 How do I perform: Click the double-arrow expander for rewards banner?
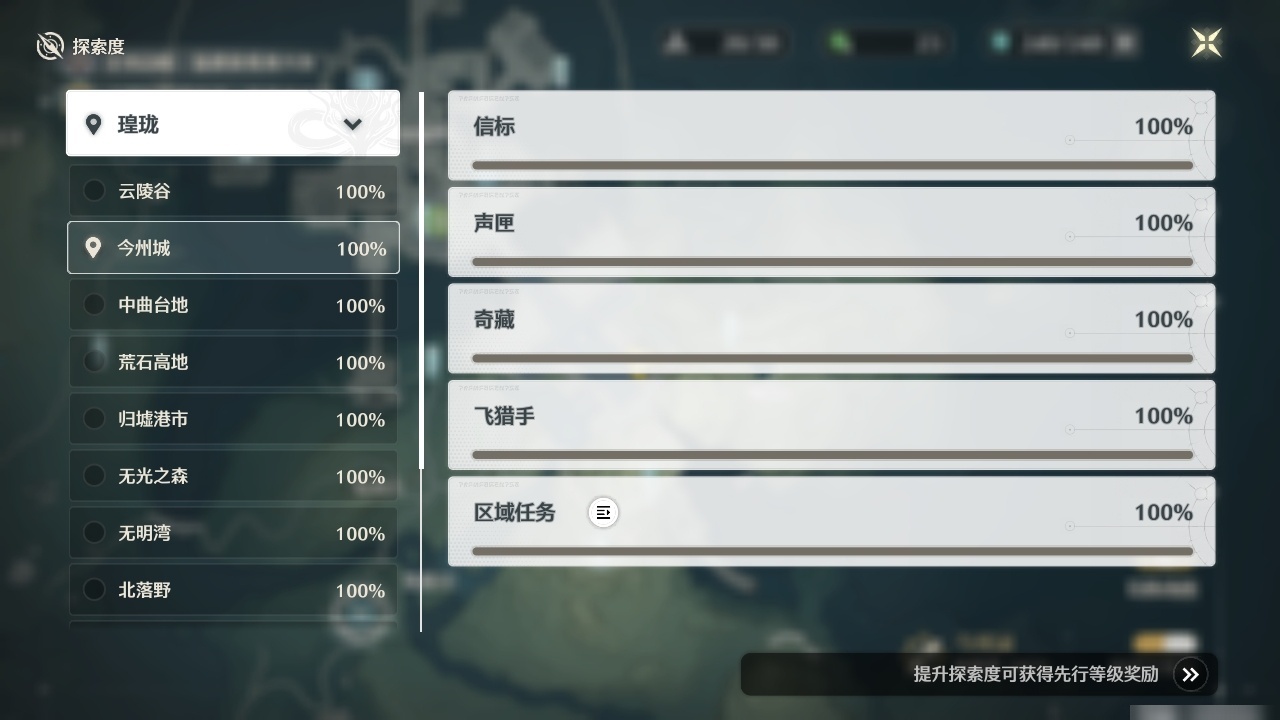[1190, 674]
